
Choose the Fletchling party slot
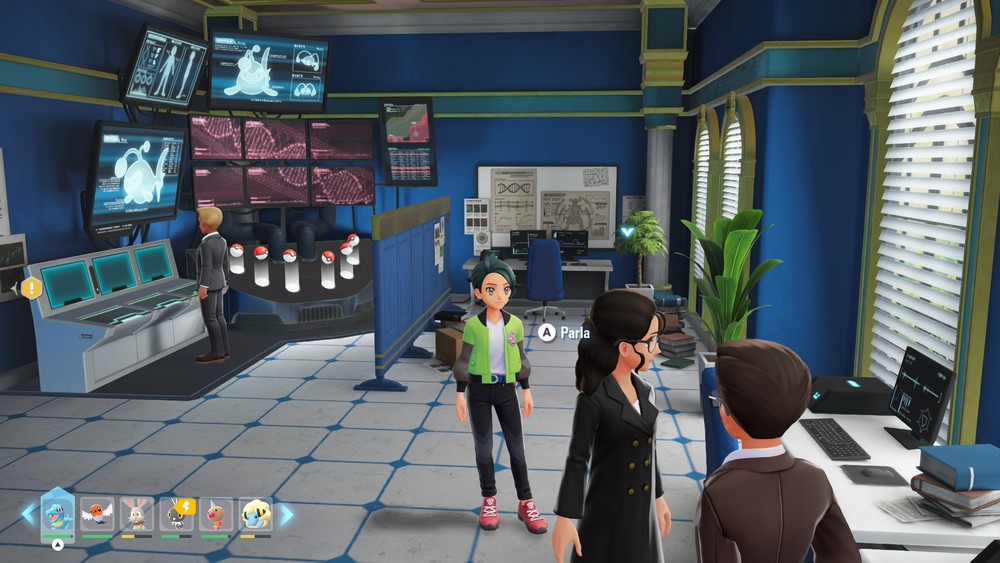[97, 515]
